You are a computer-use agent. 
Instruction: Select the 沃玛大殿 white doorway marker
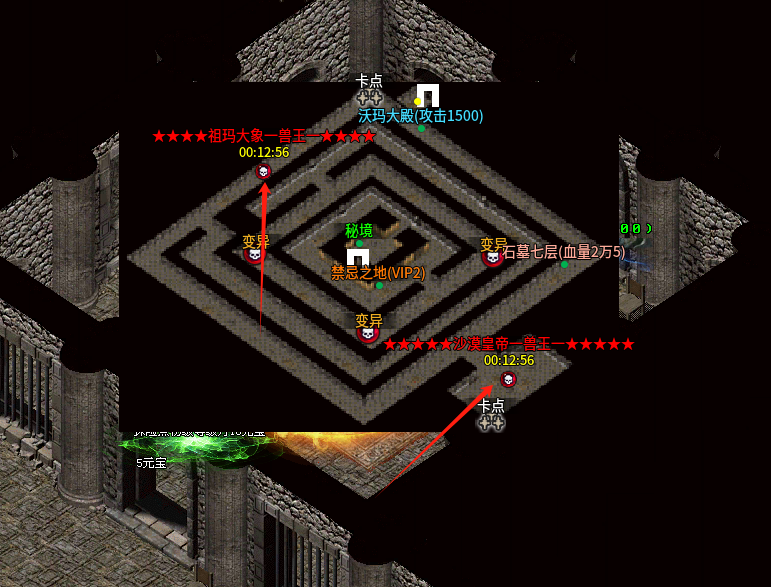pyautogui.click(x=428, y=95)
